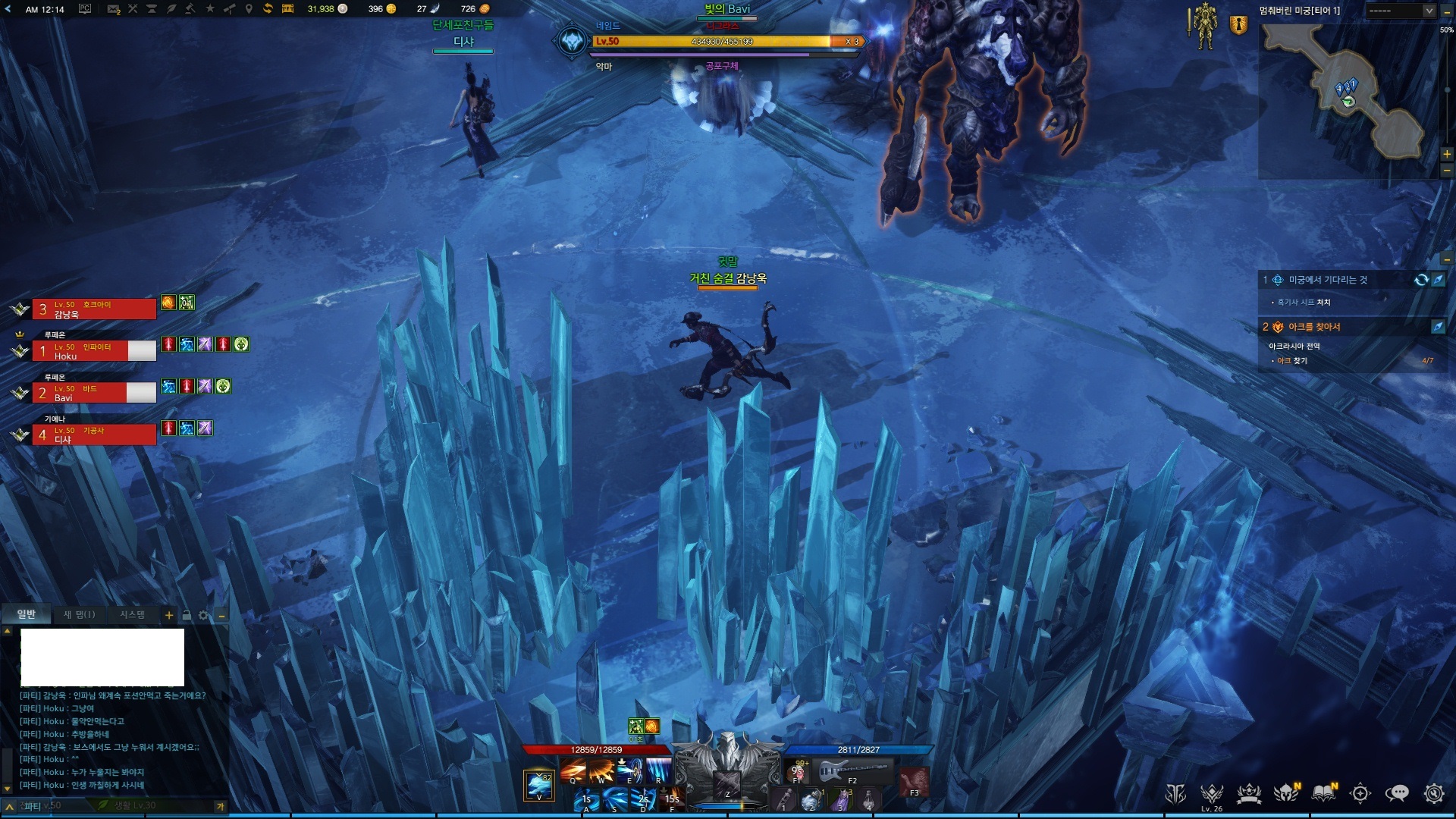Click the treasure chest icon in top bar
The width and height of the screenshot is (1456, 819).
287,9
